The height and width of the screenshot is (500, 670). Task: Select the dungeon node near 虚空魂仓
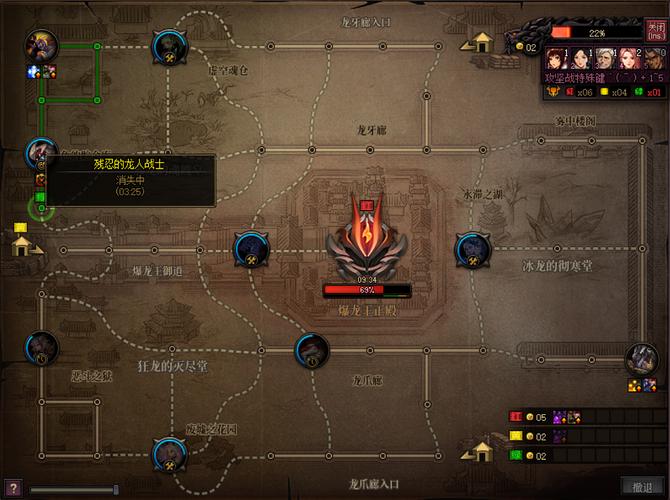pos(166,45)
